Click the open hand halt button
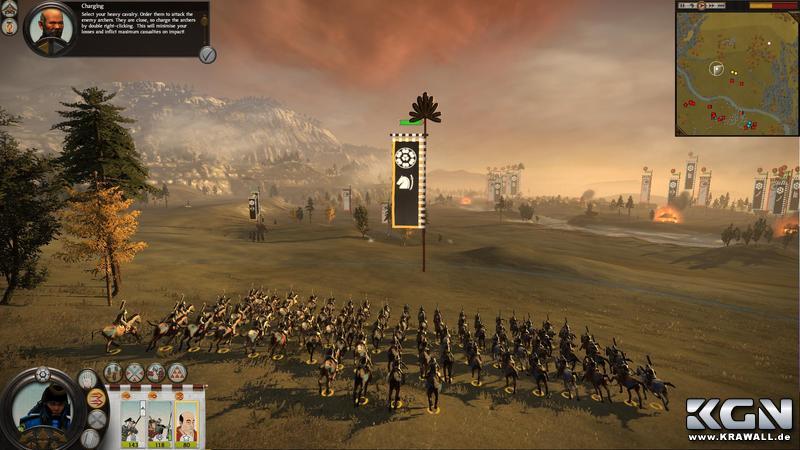This screenshot has width=800, height=450. coord(89,378)
